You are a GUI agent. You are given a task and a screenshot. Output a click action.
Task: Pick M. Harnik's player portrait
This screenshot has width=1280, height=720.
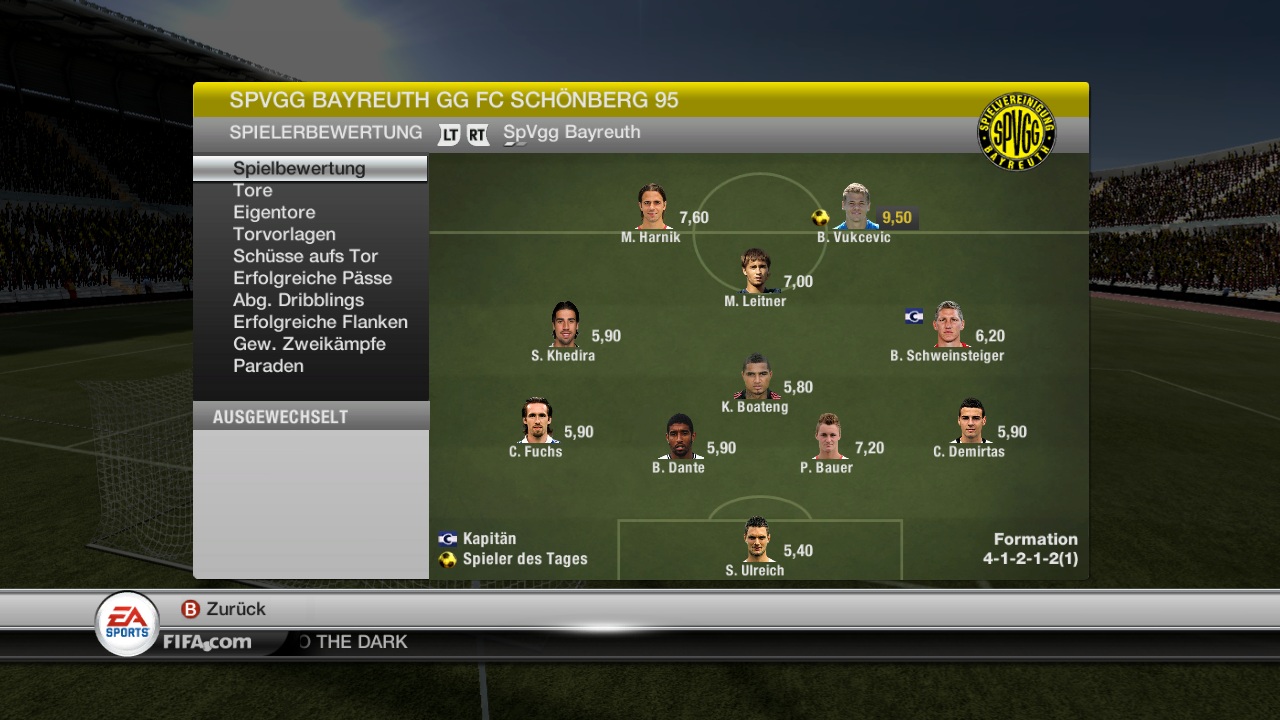(x=653, y=207)
